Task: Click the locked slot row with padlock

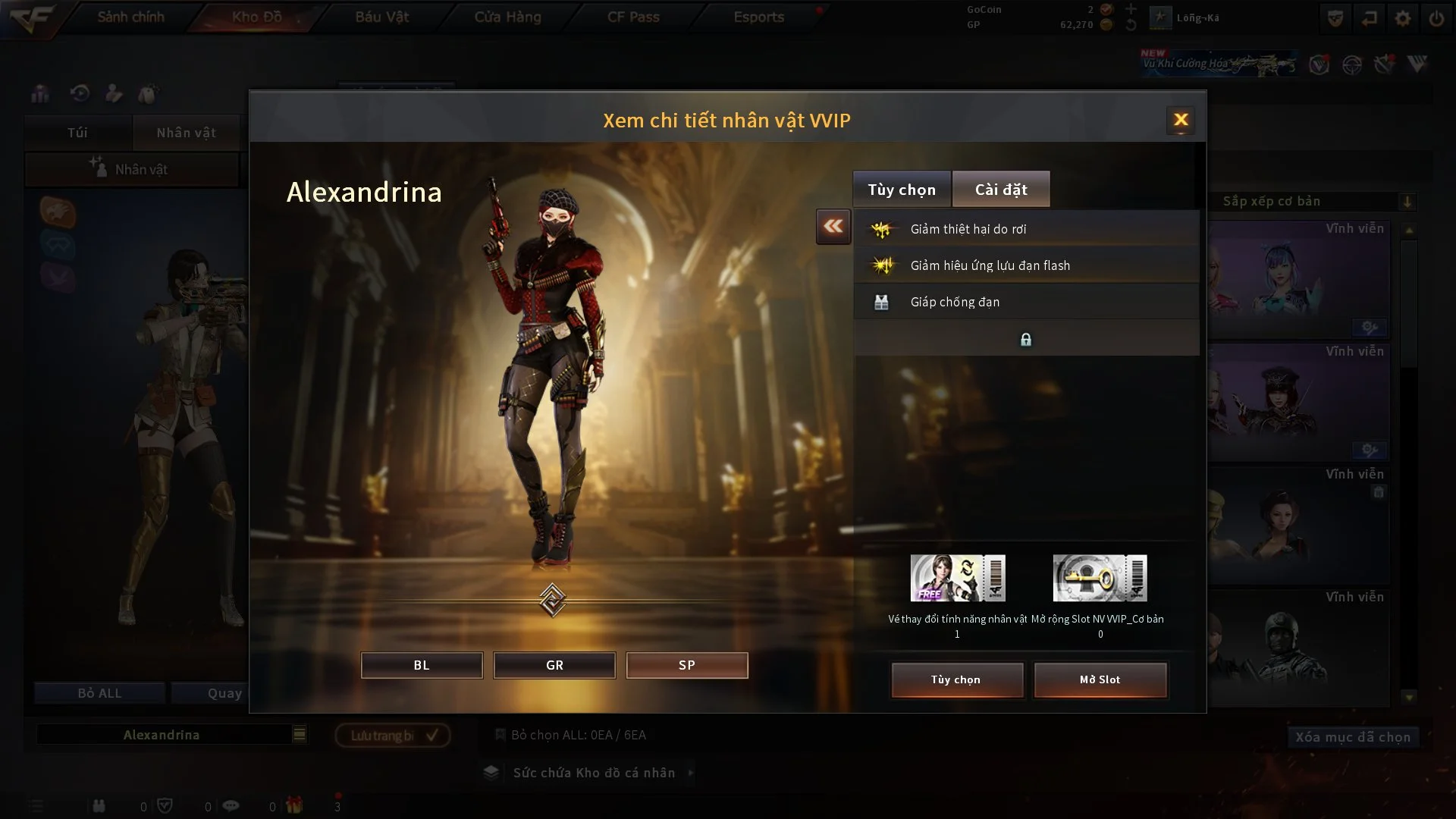Action: click(x=1026, y=339)
